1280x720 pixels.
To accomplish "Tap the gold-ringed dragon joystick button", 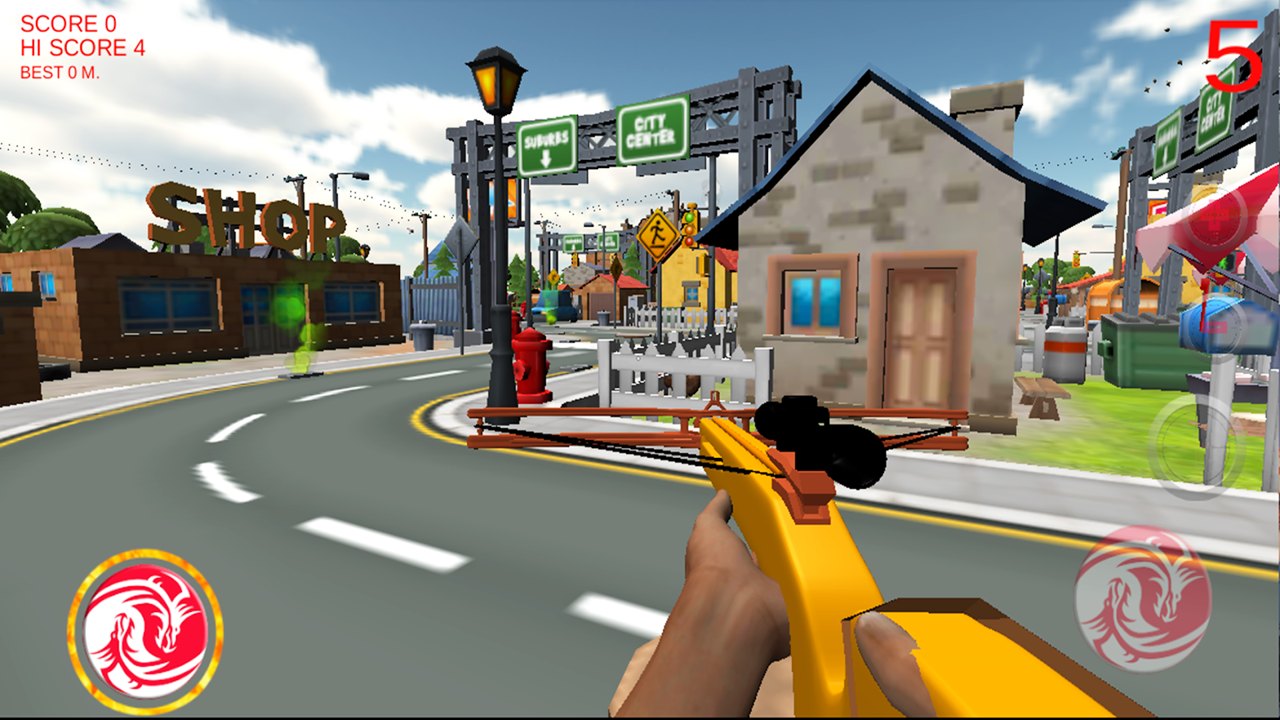I will click(145, 629).
